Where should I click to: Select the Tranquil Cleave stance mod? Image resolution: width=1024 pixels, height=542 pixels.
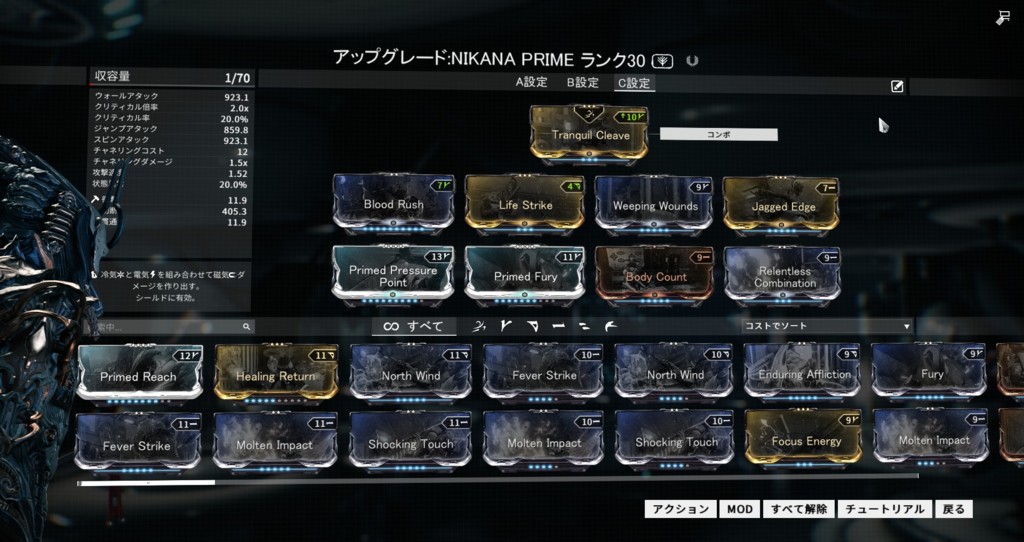click(x=589, y=133)
